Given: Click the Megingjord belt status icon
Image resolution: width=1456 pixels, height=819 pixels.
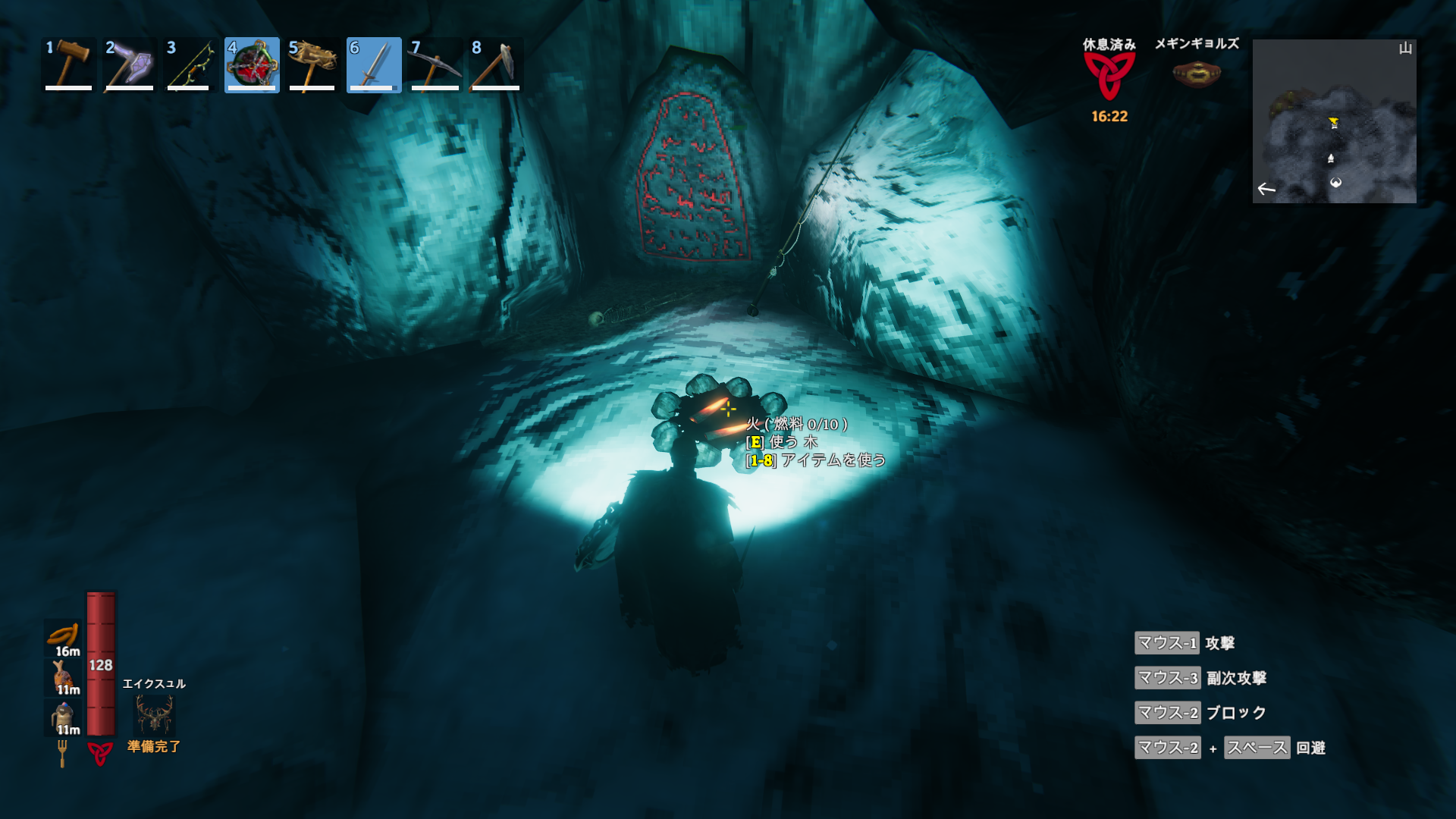Looking at the screenshot, I should pyautogui.click(x=1196, y=74).
